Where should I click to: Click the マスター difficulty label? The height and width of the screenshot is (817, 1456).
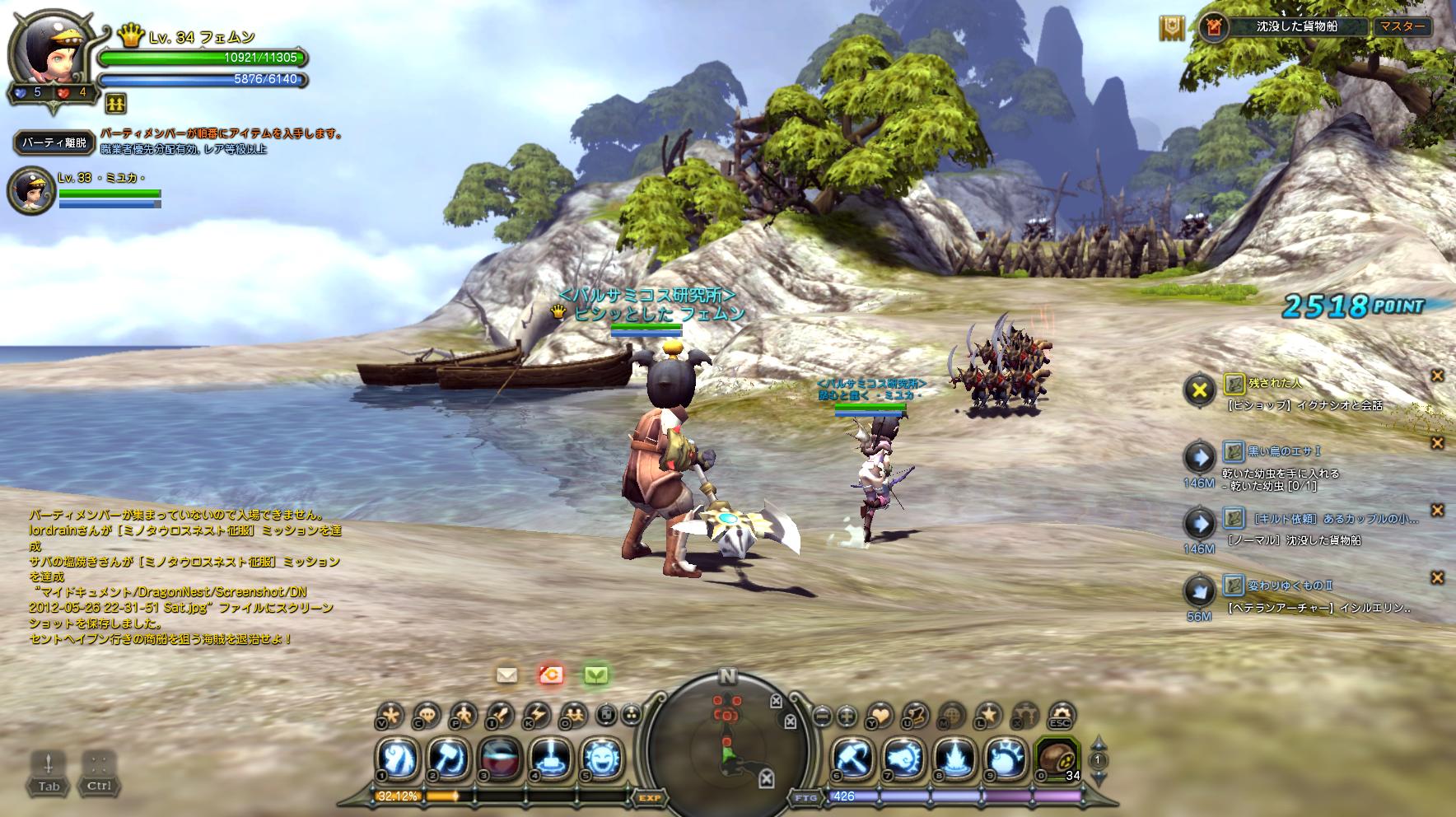1402,26
